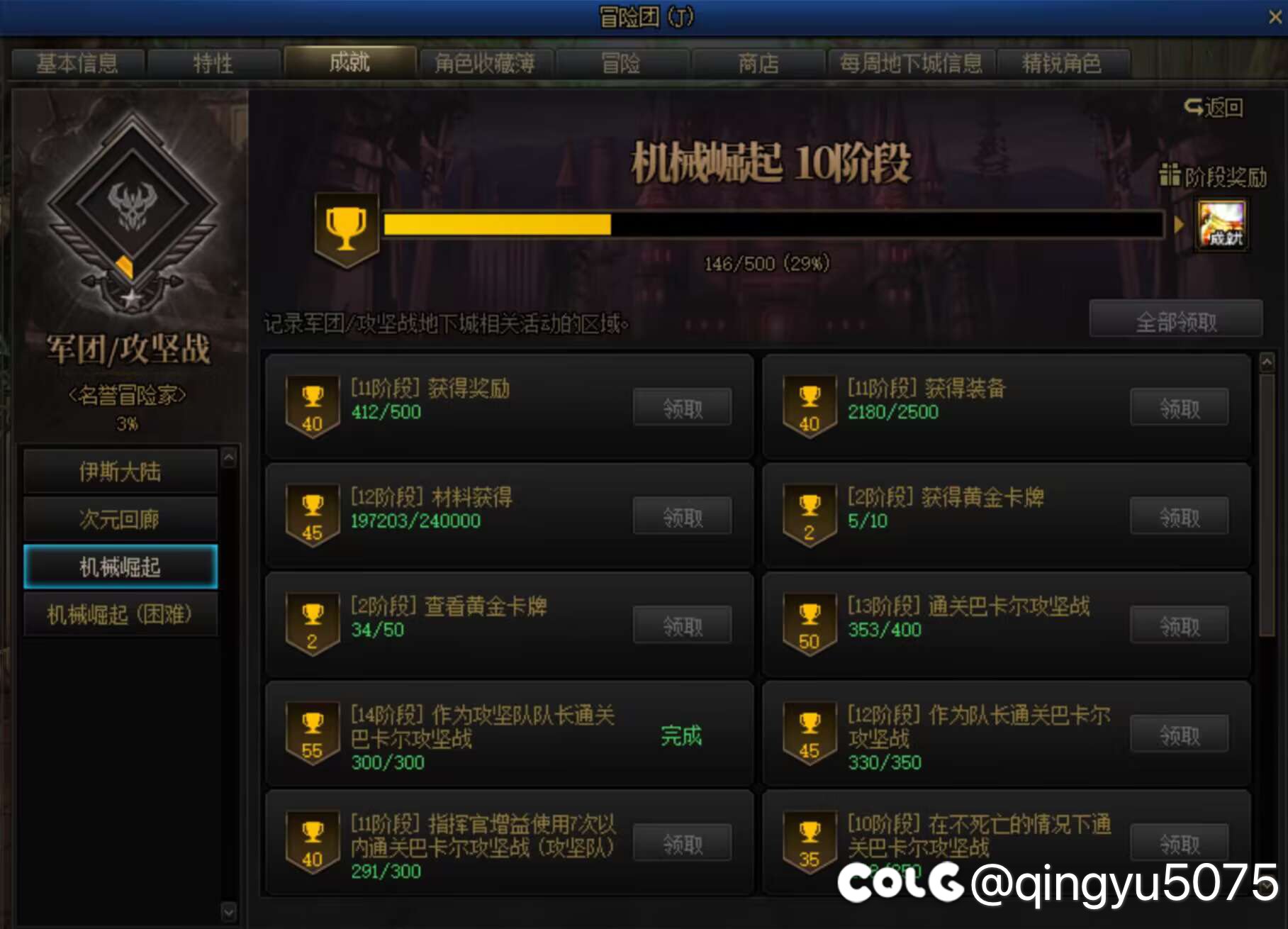
Task: Claim reward for 获得黄金卡牌 achievement
Action: 1179,516
